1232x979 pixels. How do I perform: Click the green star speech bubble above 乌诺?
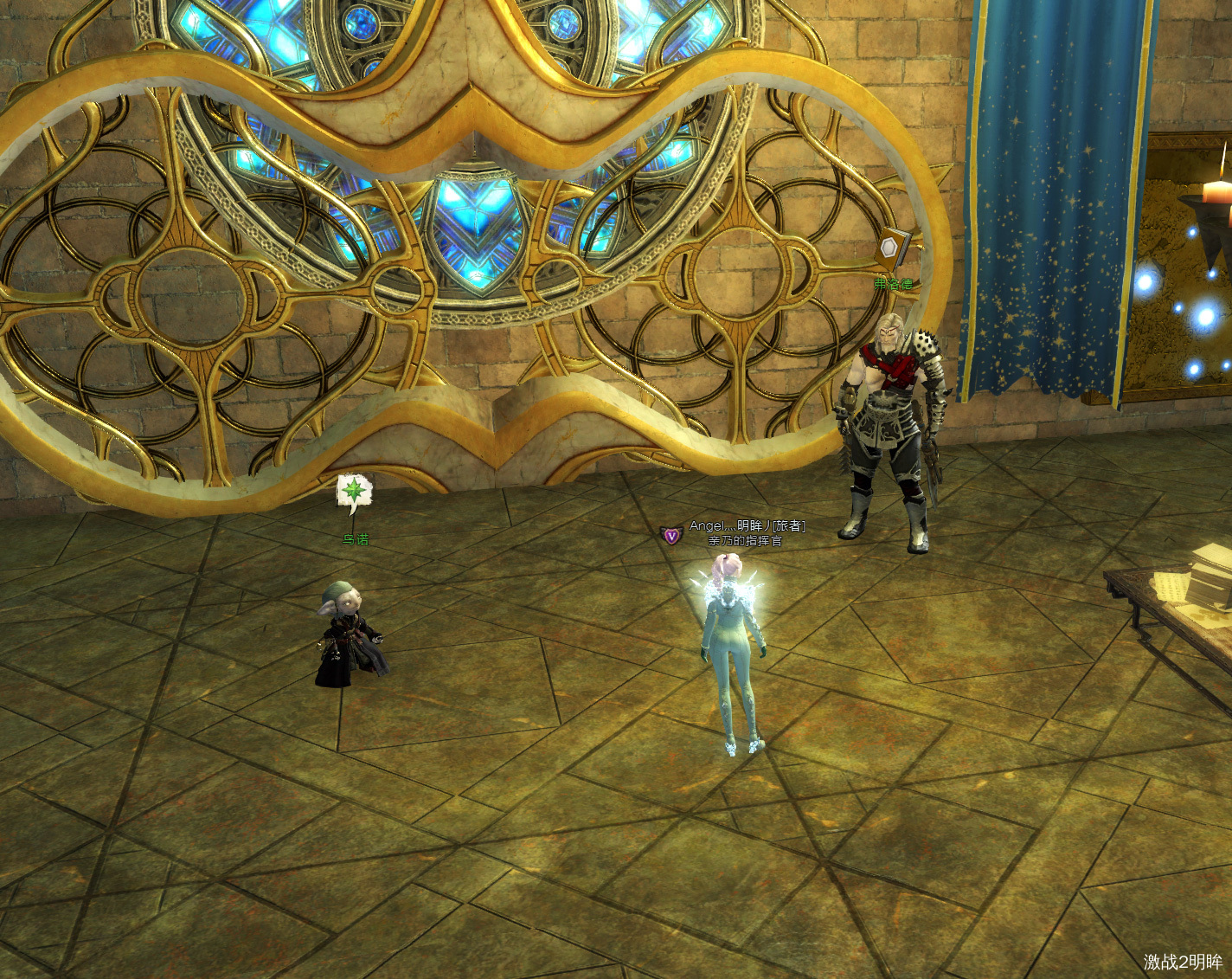[354, 491]
